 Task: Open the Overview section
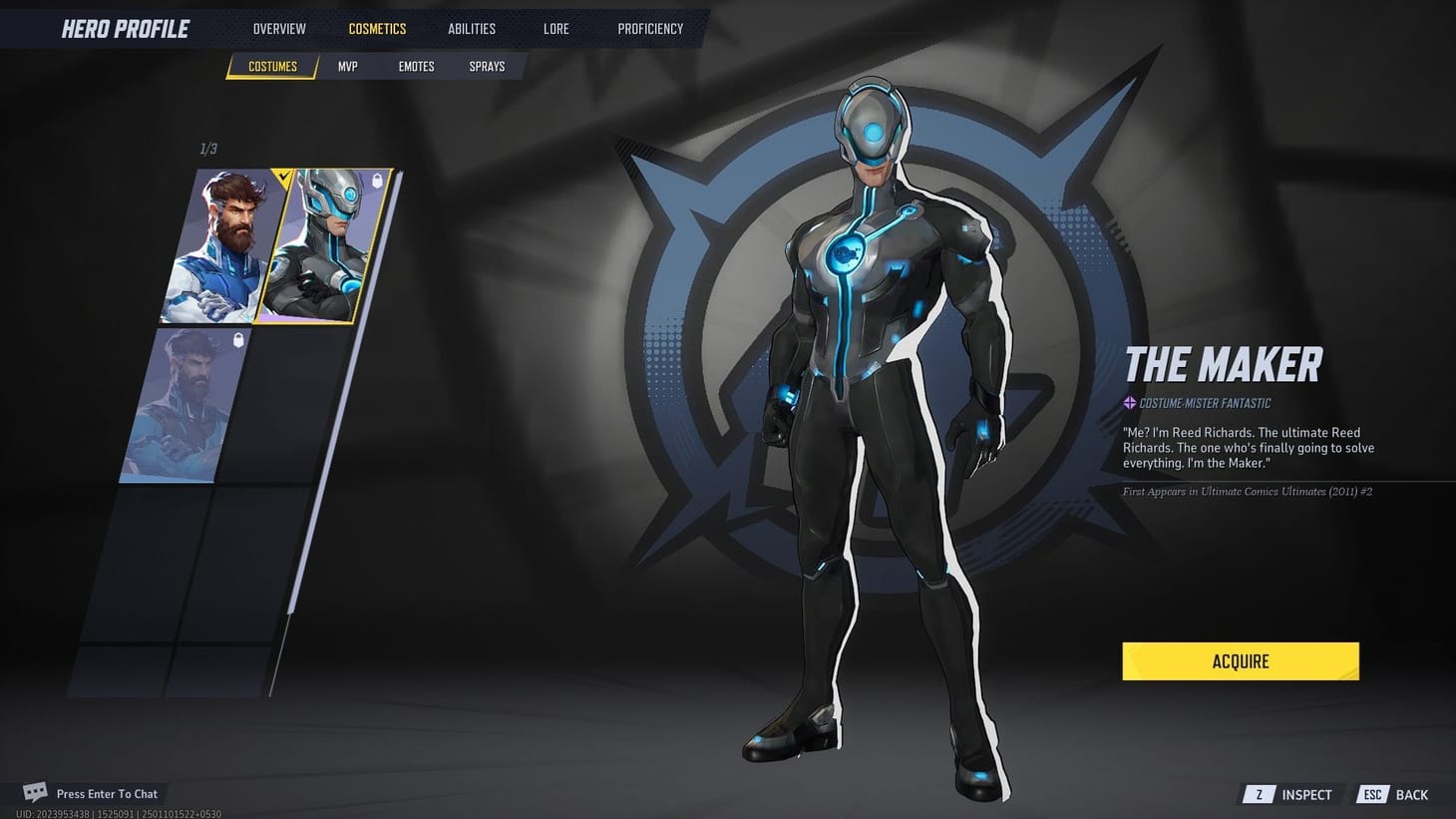coord(278,28)
